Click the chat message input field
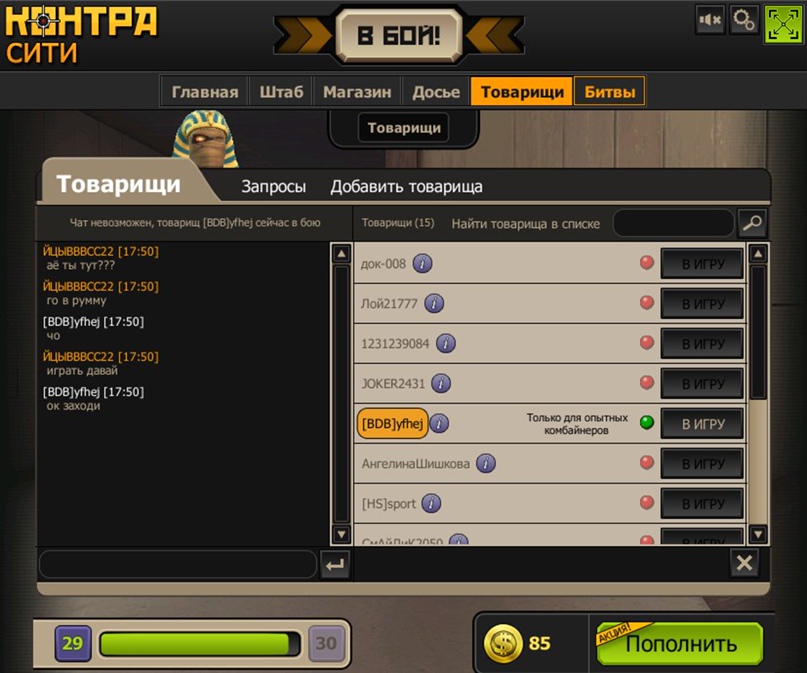This screenshot has width=807, height=673. tap(177, 564)
